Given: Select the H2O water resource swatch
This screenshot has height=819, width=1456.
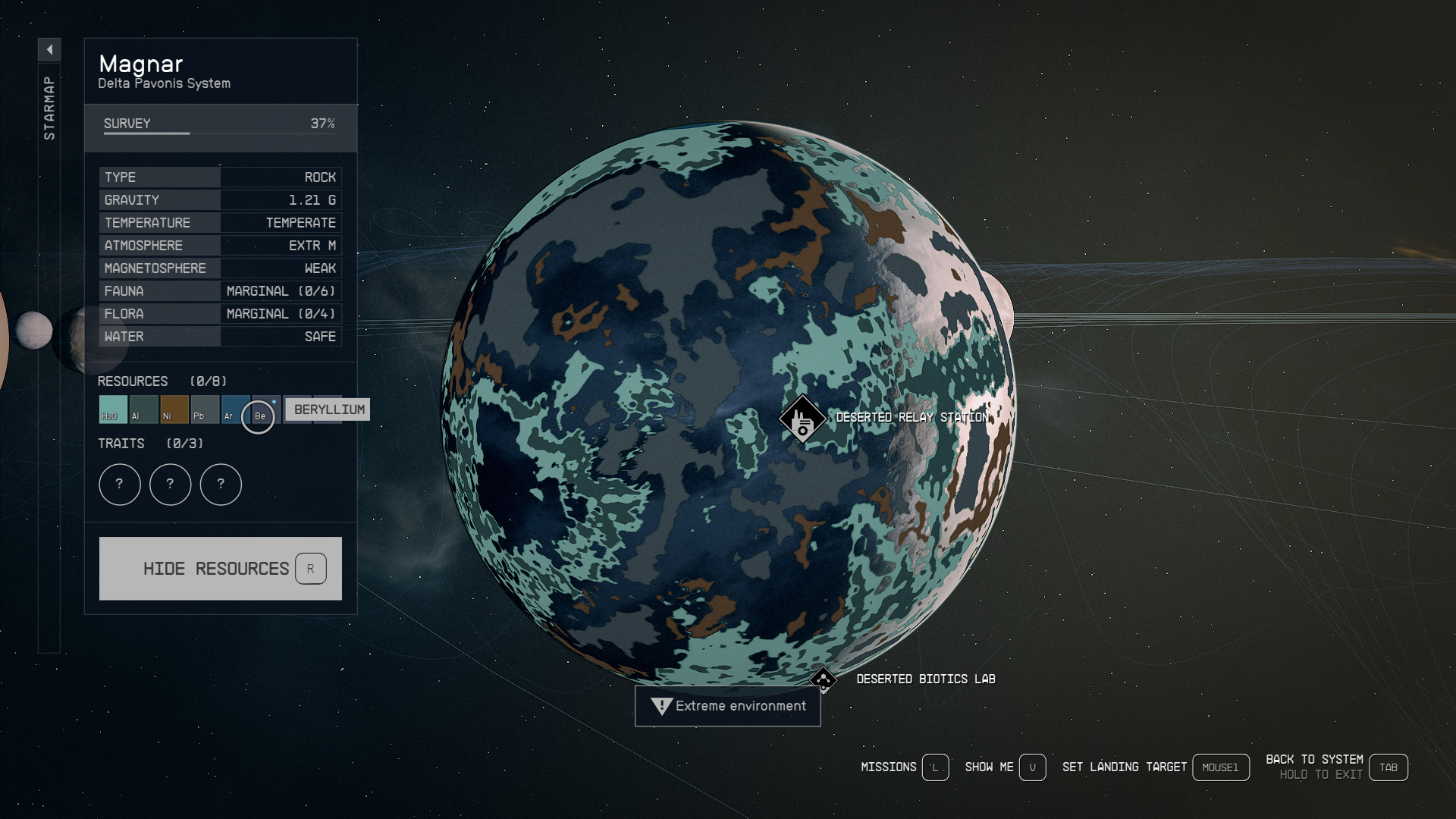Looking at the screenshot, I should click(113, 409).
